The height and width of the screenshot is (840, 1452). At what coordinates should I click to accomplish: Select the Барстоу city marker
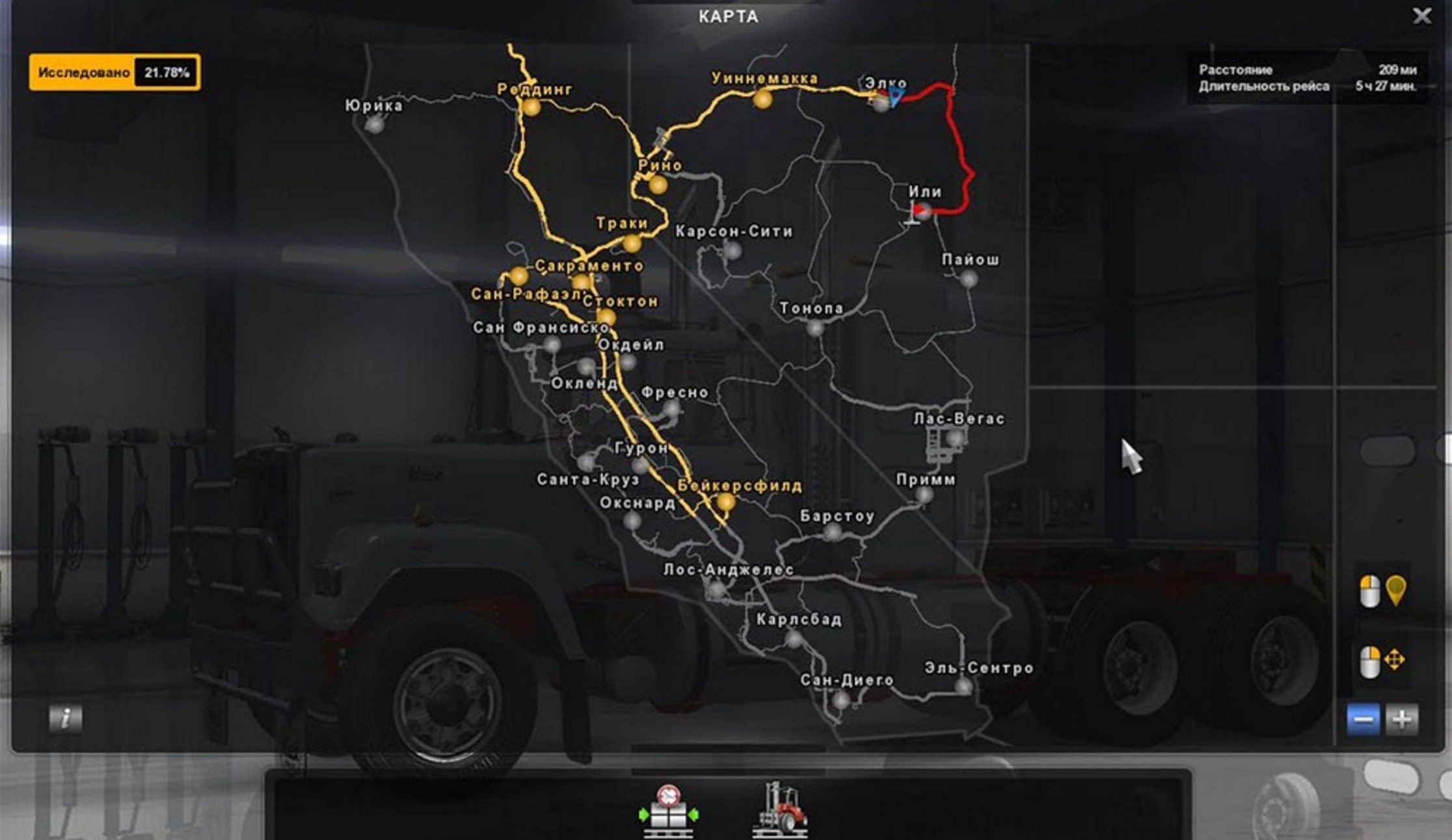[832, 532]
